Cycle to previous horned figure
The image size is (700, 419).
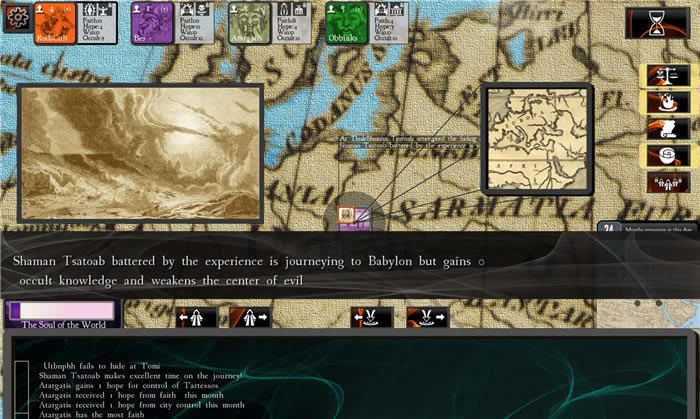pos(371,318)
